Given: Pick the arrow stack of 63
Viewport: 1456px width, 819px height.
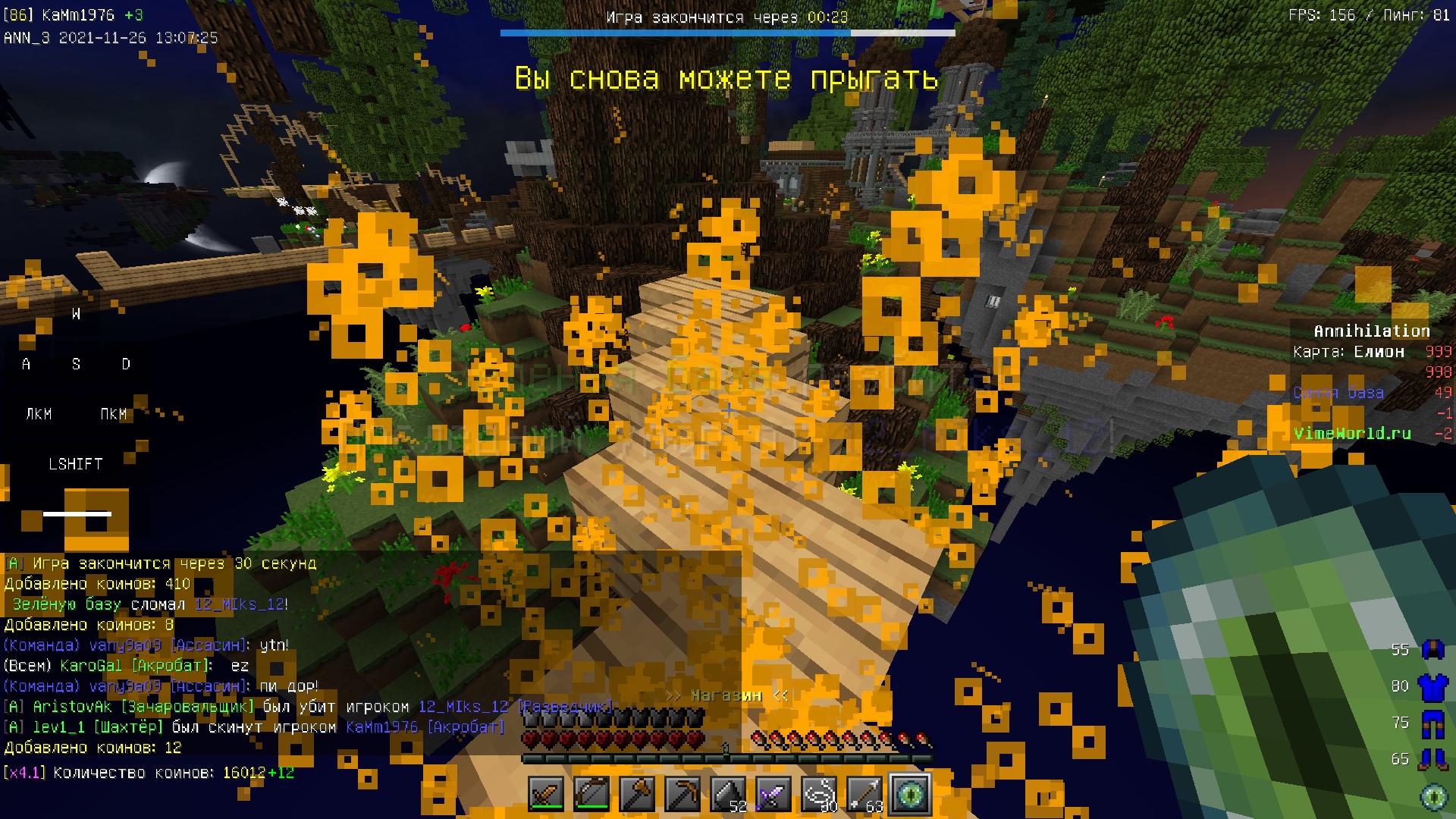Looking at the screenshot, I should (x=864, y=795).
